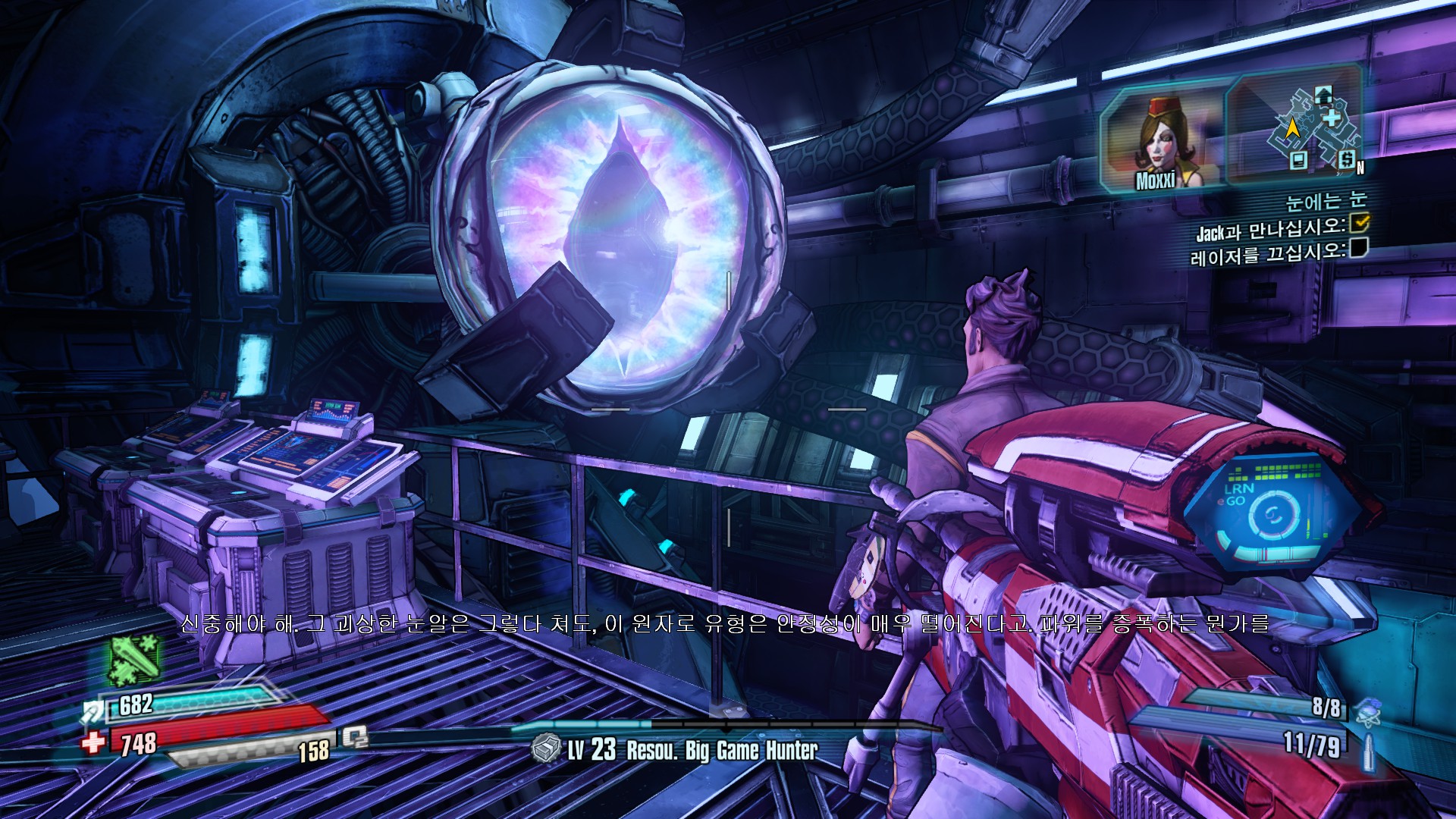Select the grenade icon beside the 8/8 count
Viewport: 1456px width, 819px height.
pyautogui.click(x=1367, y=712)
